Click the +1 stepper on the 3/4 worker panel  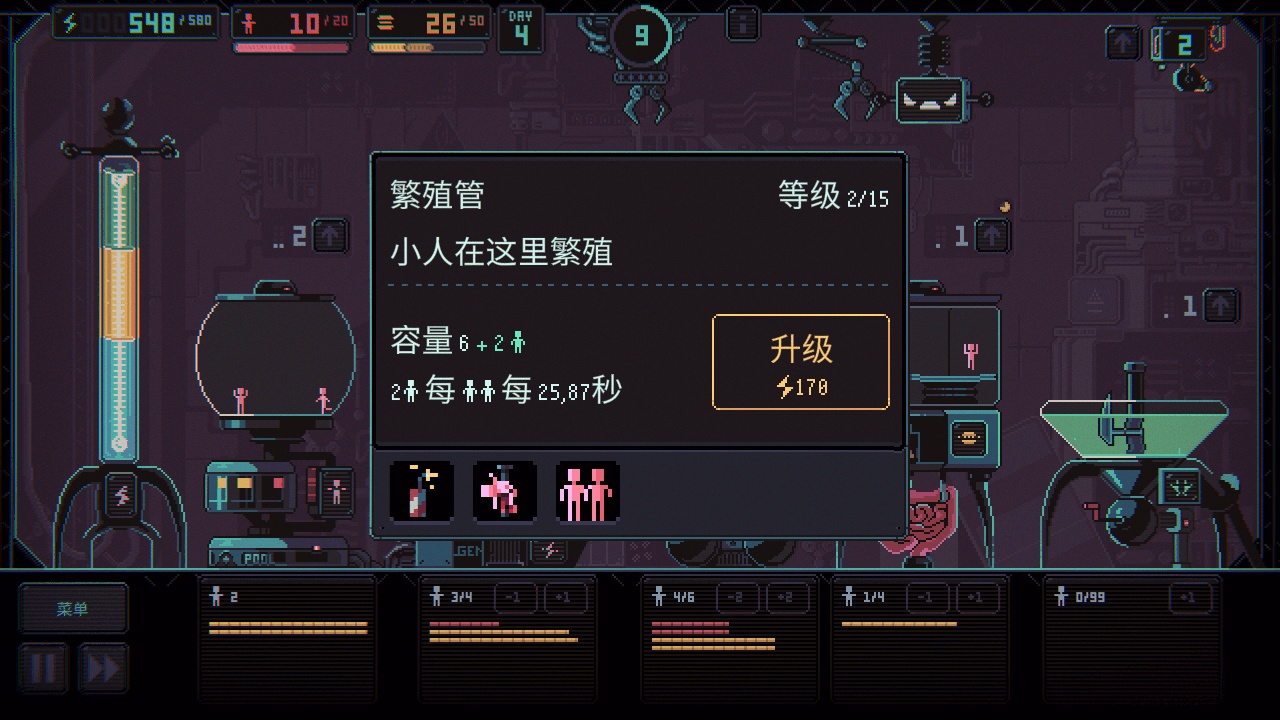566,597
